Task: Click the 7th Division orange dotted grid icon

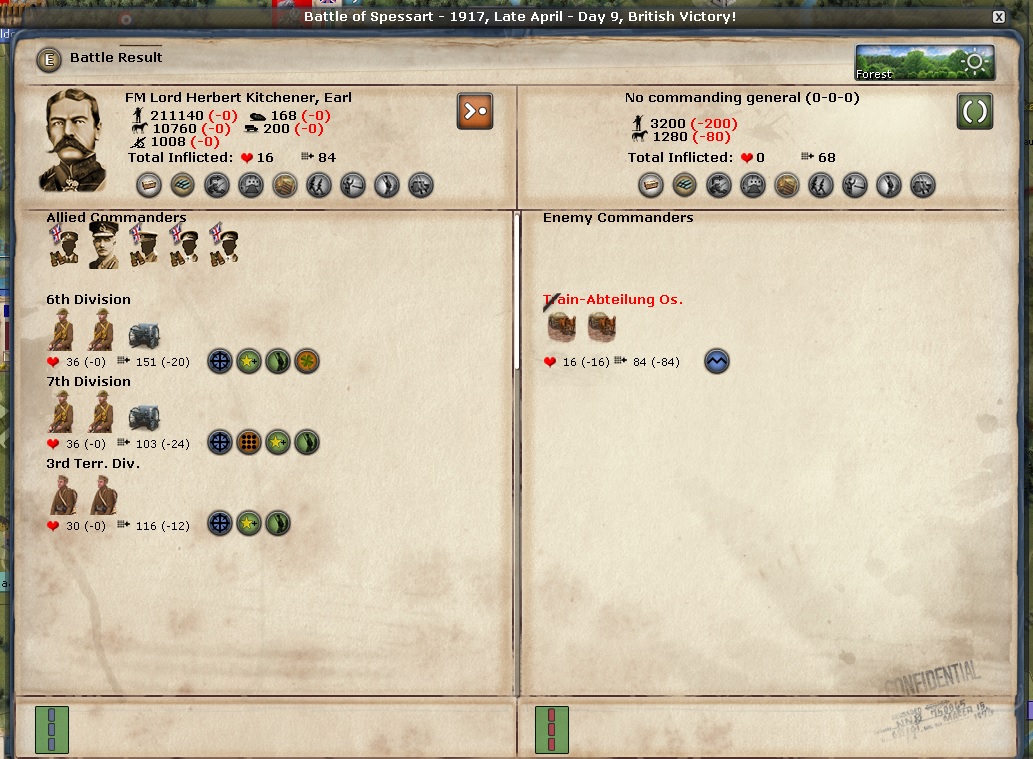Action: [249, 442]
